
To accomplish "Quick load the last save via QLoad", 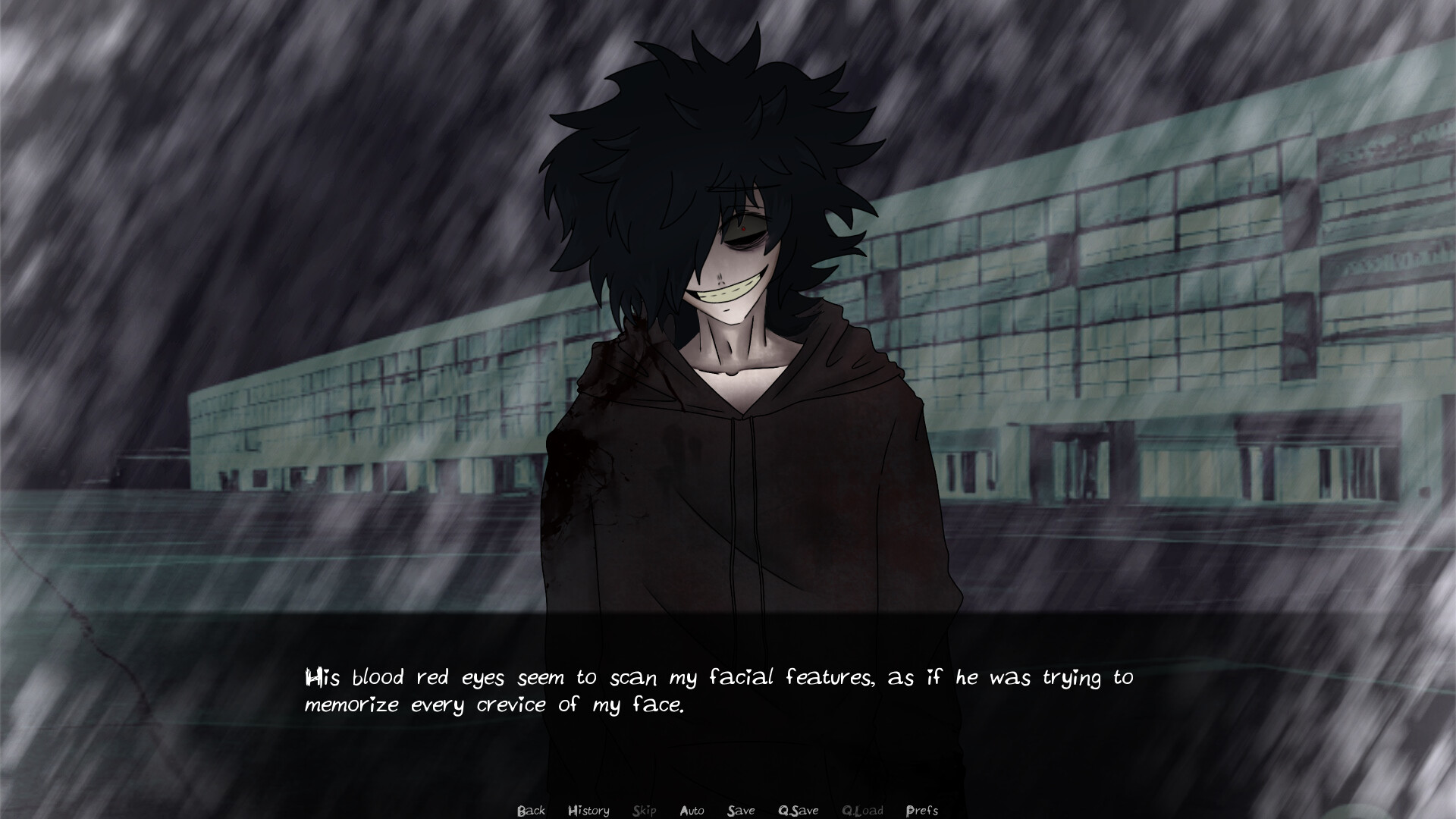I will click(x=864, y=810).
